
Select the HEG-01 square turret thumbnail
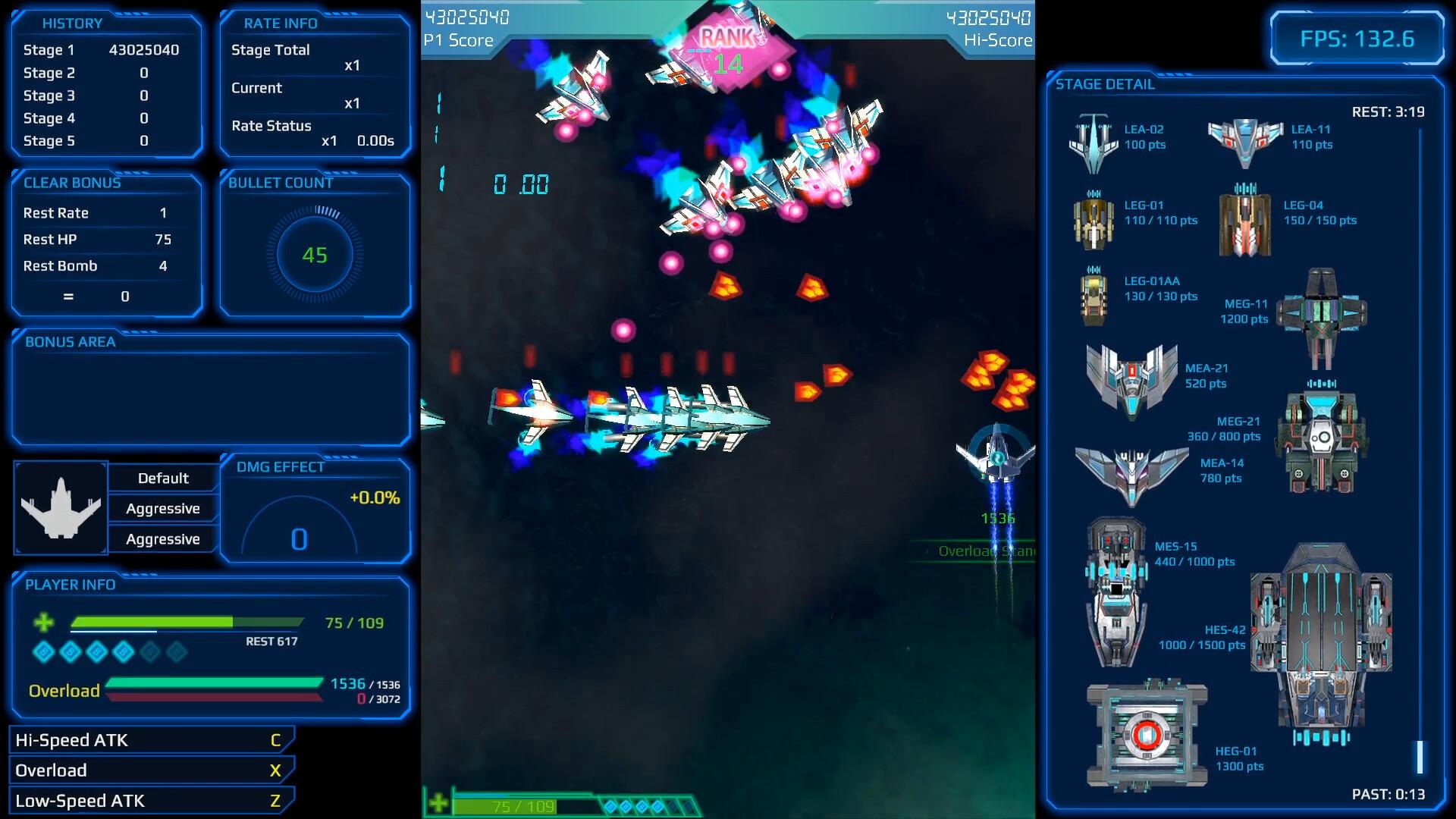pos(1146,734)
